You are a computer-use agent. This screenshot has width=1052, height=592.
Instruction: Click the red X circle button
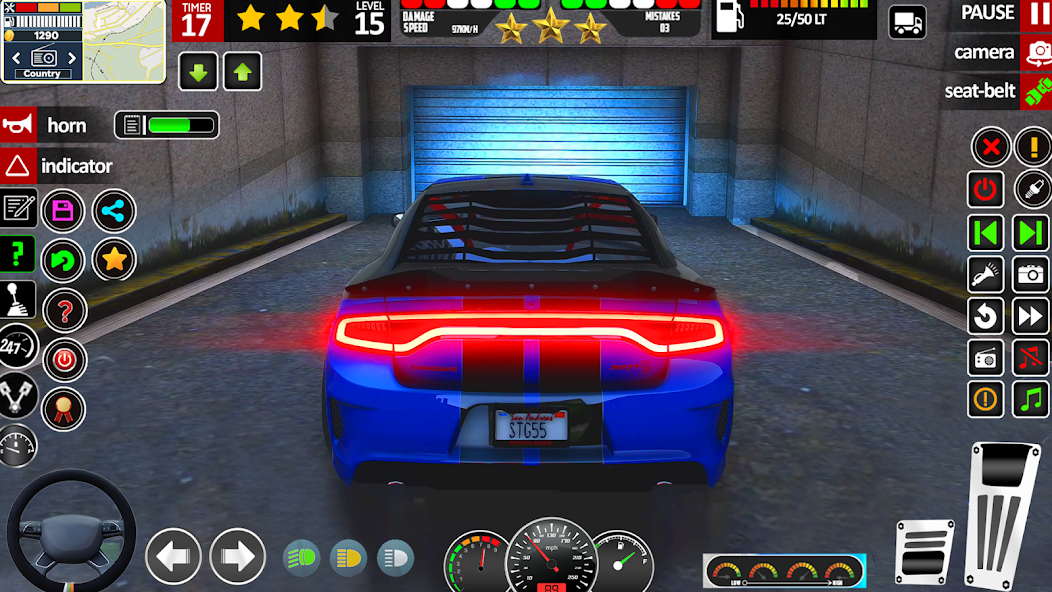(x=990, y=148)
